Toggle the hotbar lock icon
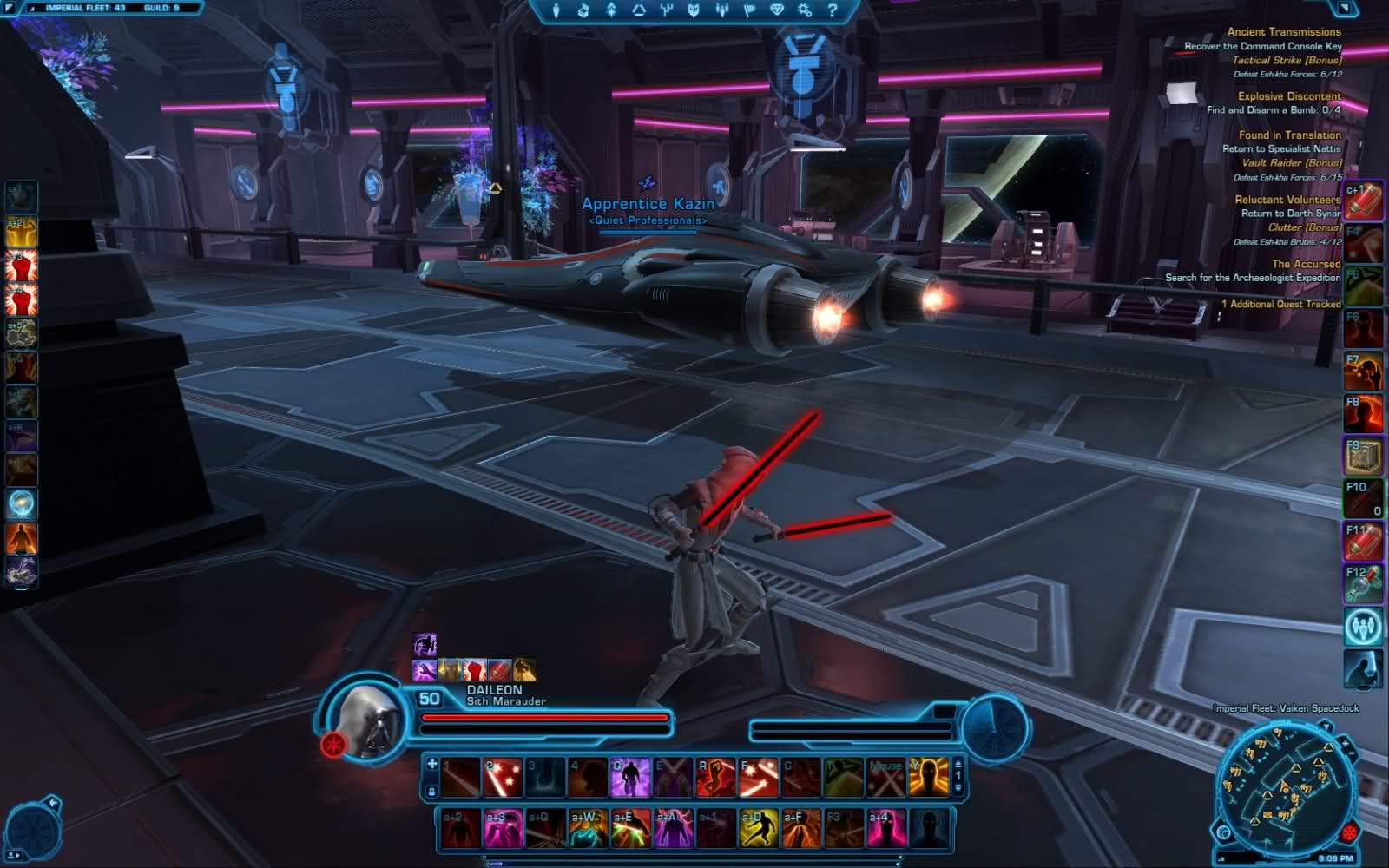This screenshot has width=1389, height=868. point(431,792)
